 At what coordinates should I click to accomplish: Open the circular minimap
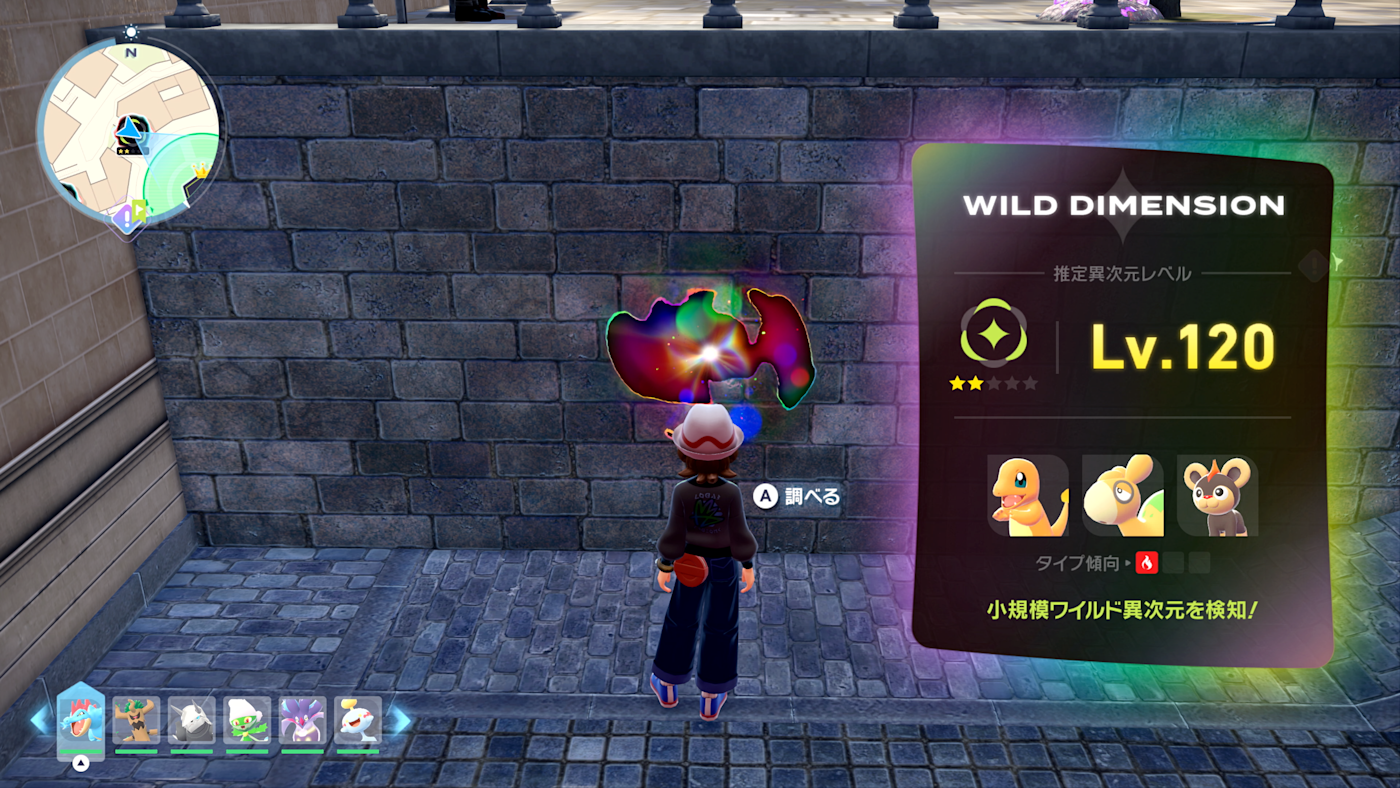(128, 129)
